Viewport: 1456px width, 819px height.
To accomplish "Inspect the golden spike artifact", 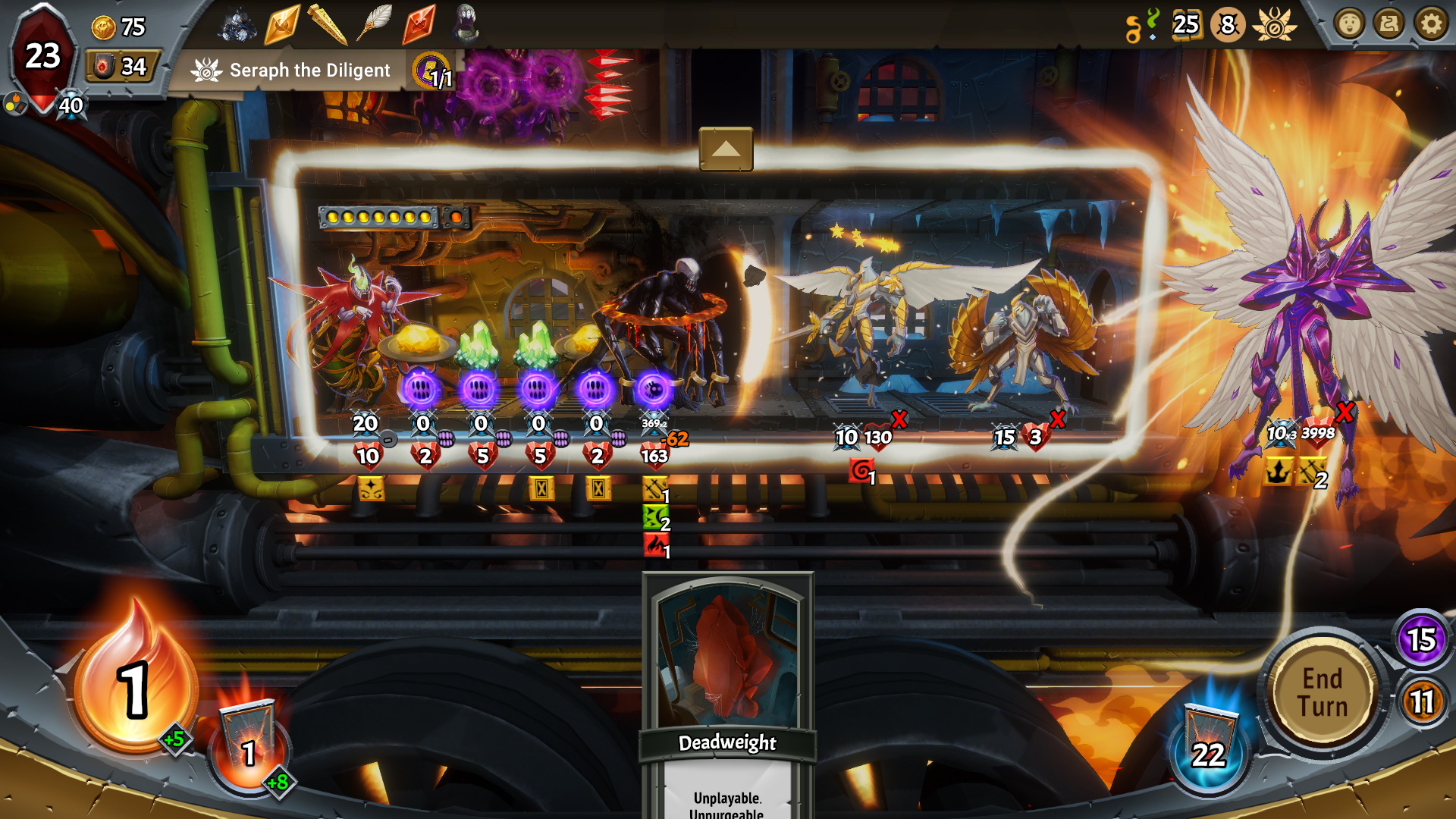I will (x=328, y=25).
